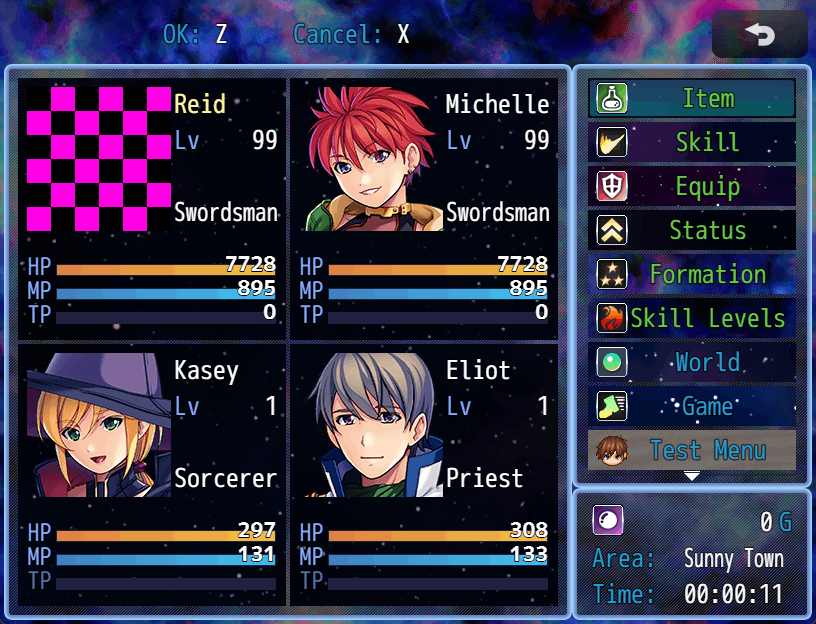
Task: Click the back arrow button
Action: pos(759,35)
